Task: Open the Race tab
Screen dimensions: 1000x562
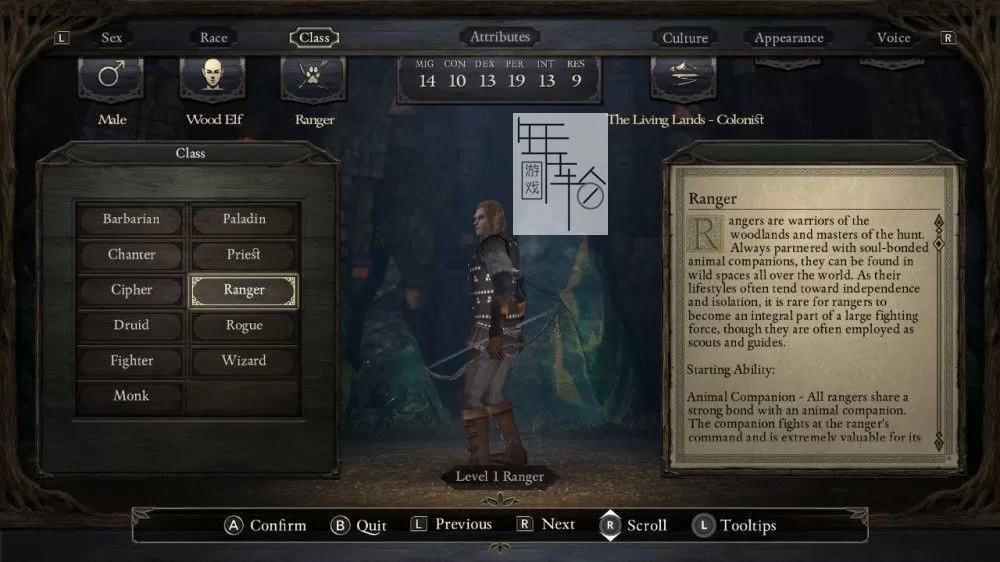Action: click(214, 38)
